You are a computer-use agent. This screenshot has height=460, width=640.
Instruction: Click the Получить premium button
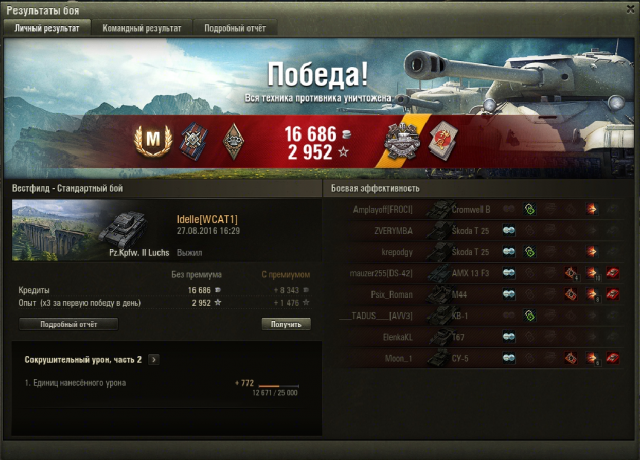point(286,324)
